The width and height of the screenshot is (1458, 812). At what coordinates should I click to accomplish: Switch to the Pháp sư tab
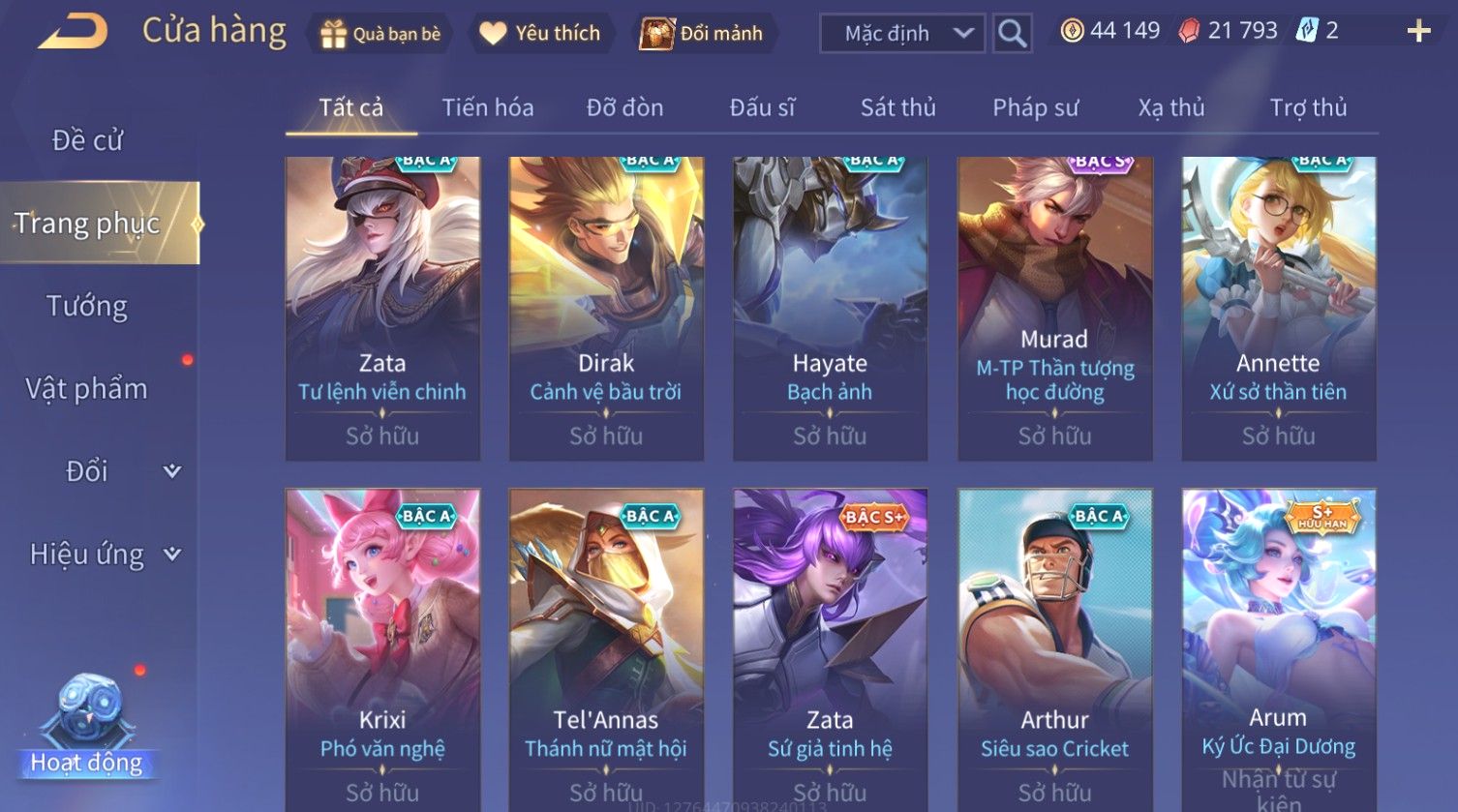(1035, 107)
